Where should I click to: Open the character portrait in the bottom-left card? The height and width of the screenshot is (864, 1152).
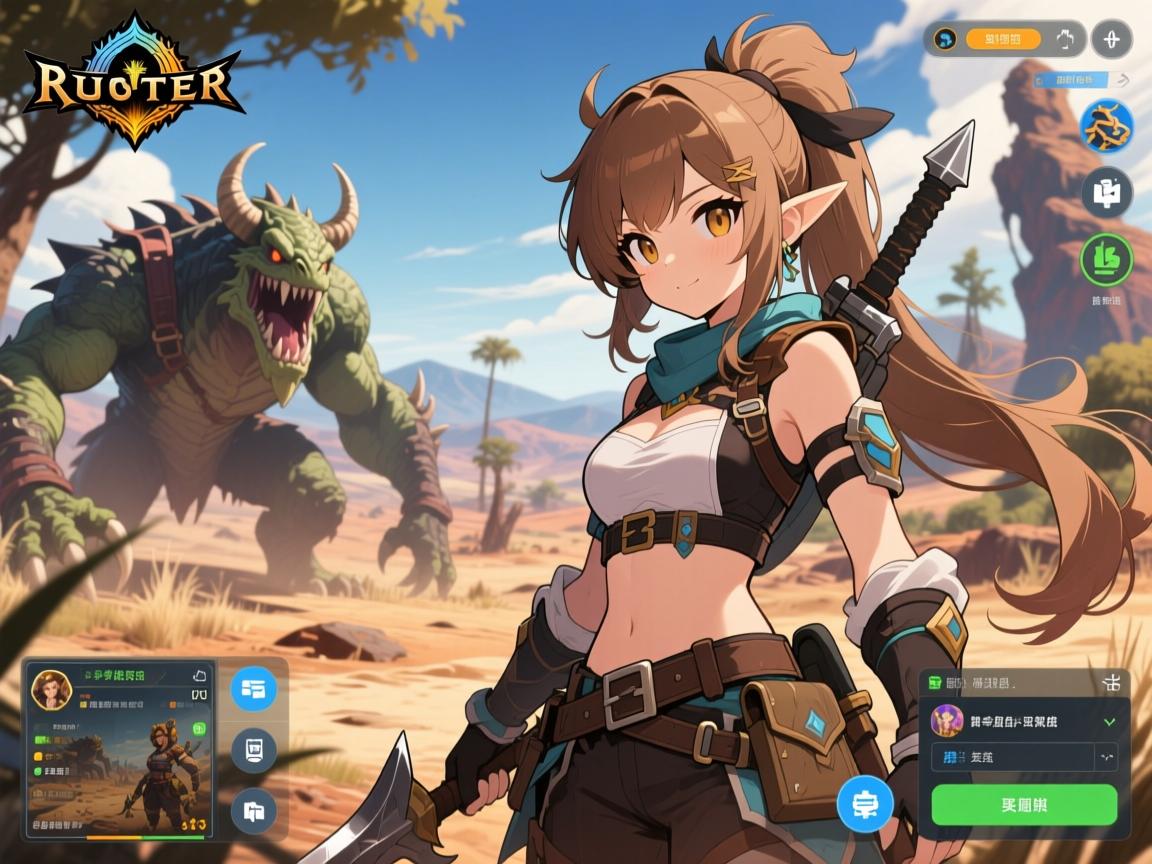(49, 689)
